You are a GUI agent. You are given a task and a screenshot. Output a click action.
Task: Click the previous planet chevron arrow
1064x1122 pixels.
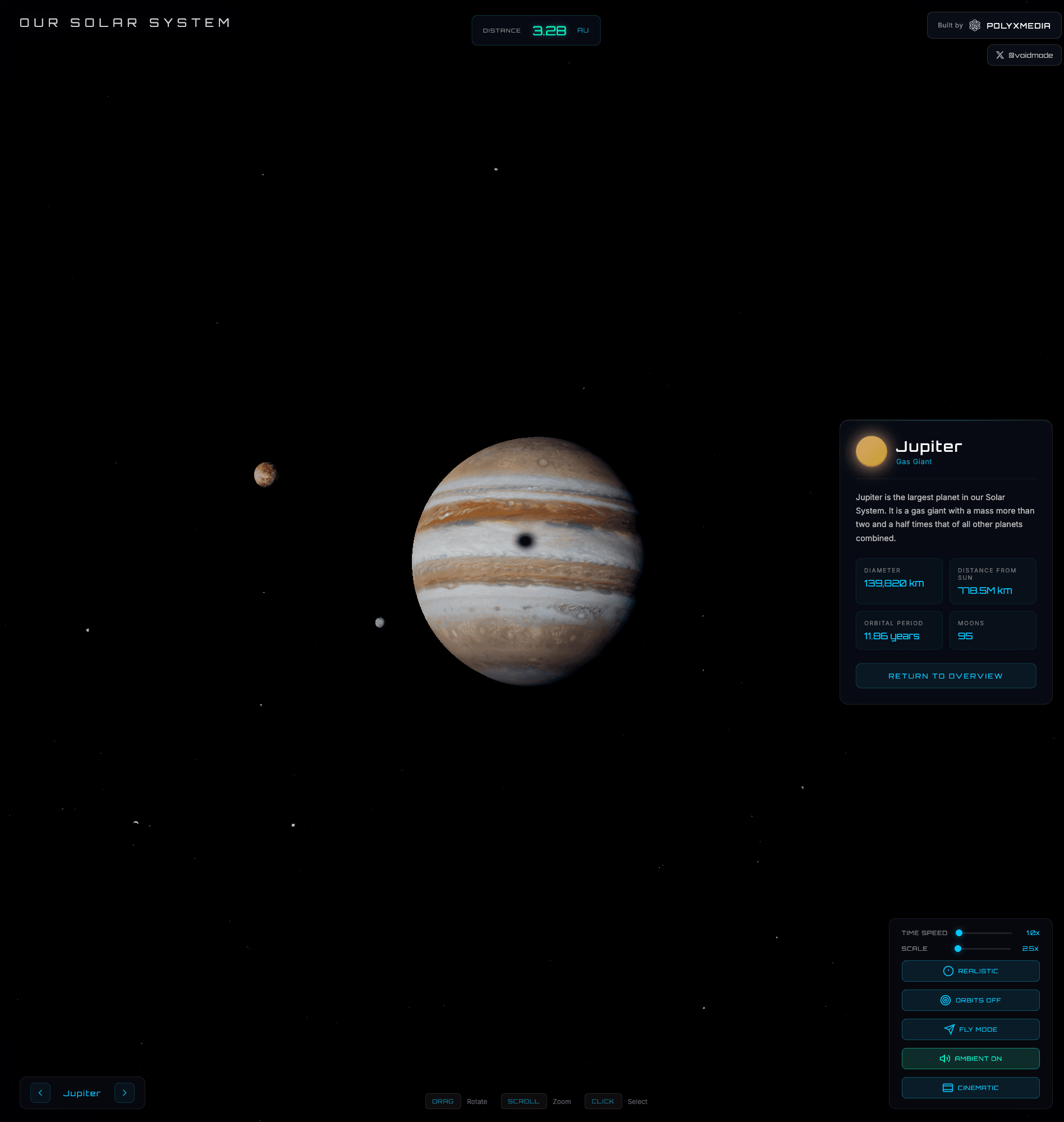[40, 1092]
